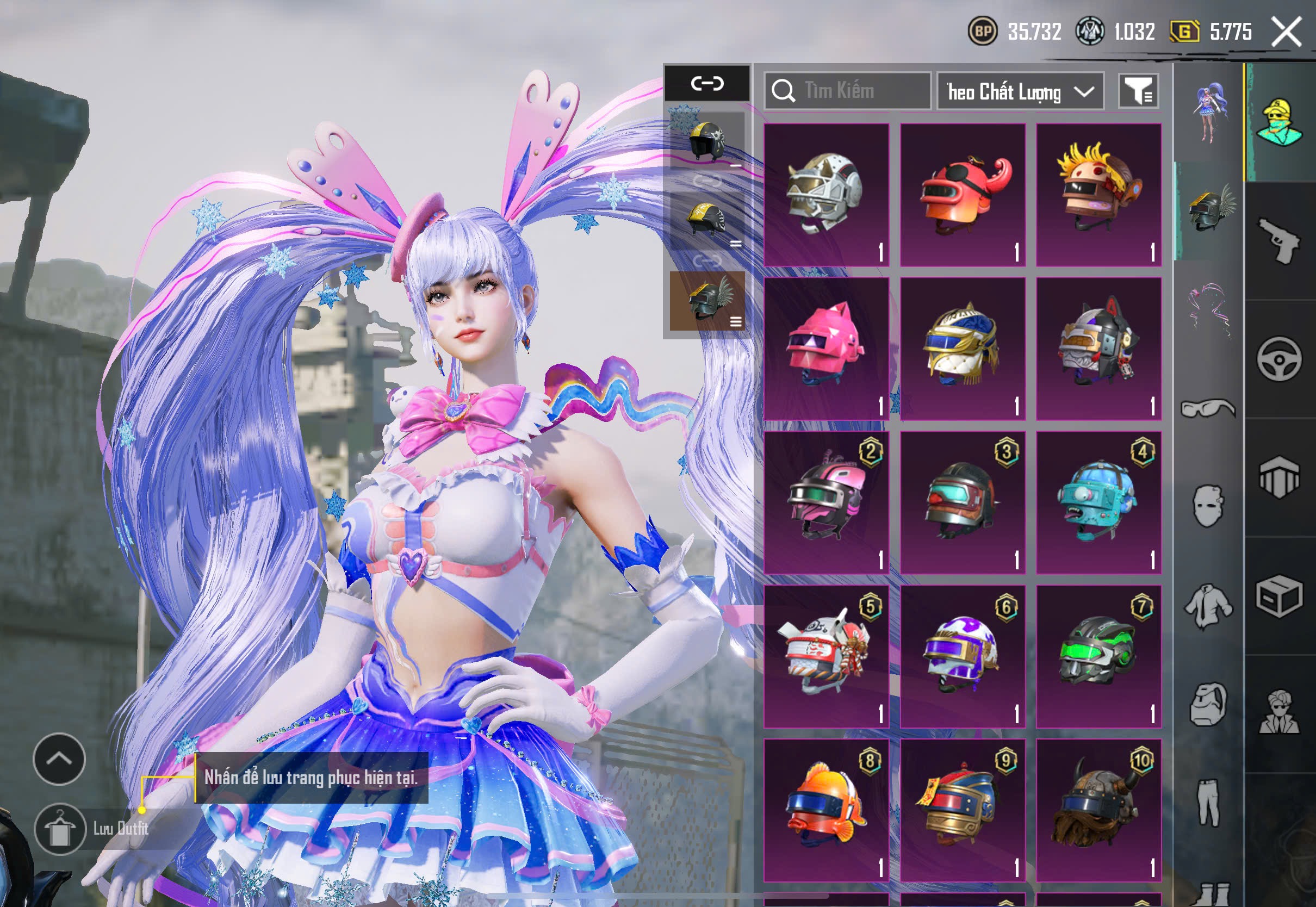
Task: Save outfit with Lưu Outfit button
Action: pos(60,829)
